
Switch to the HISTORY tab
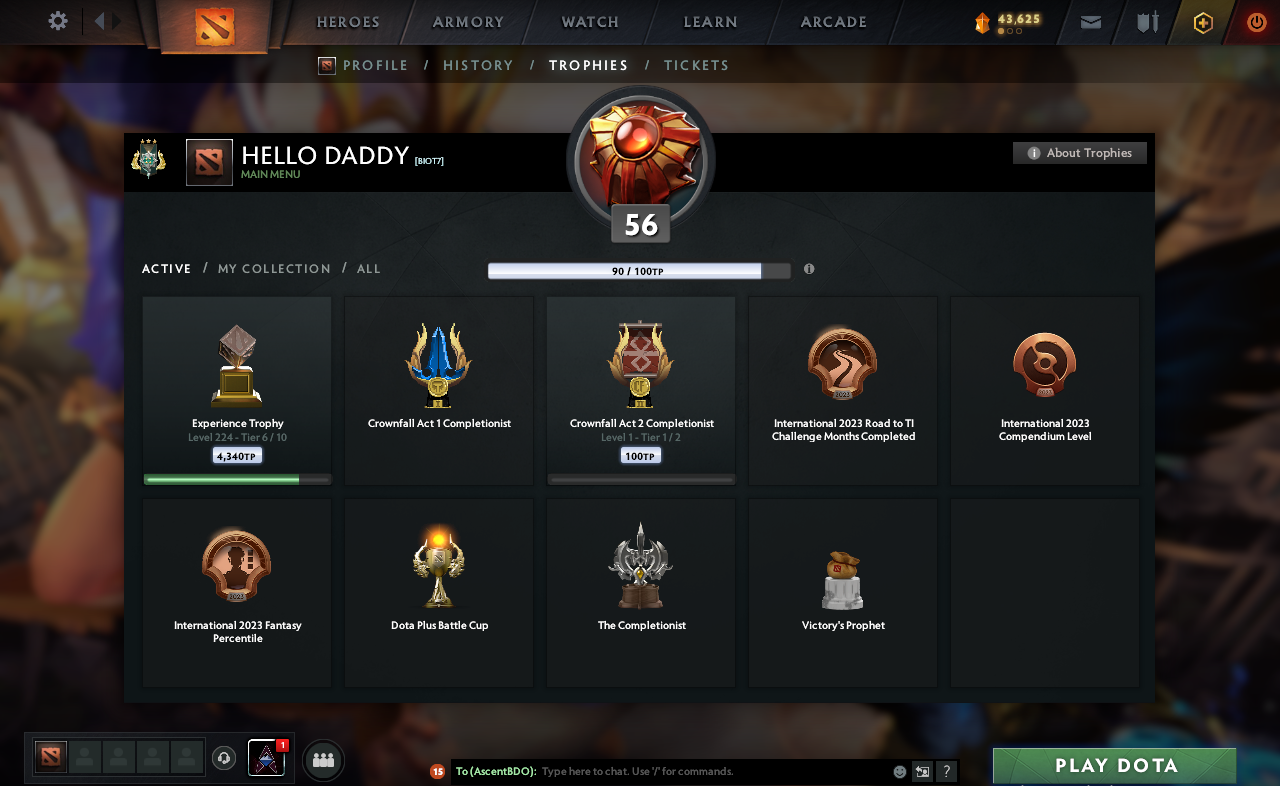478,65
